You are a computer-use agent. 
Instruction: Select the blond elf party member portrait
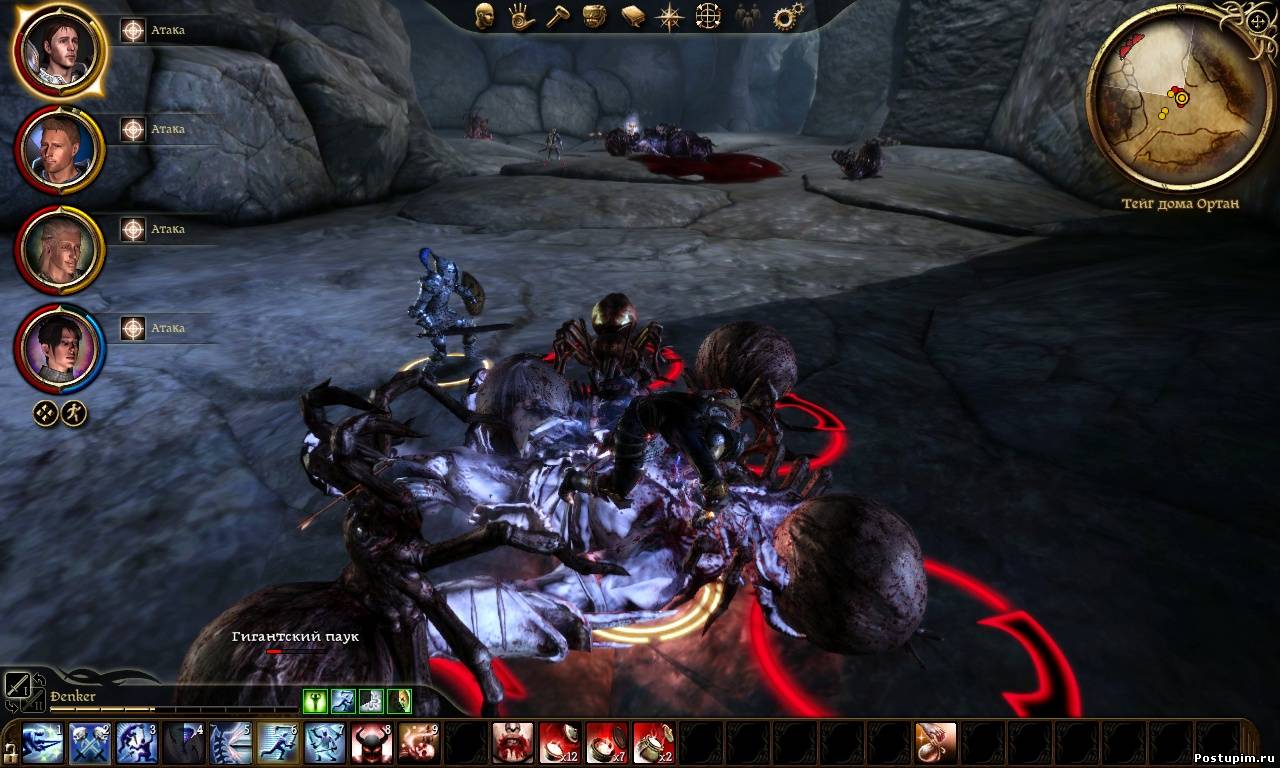[60, 248]
